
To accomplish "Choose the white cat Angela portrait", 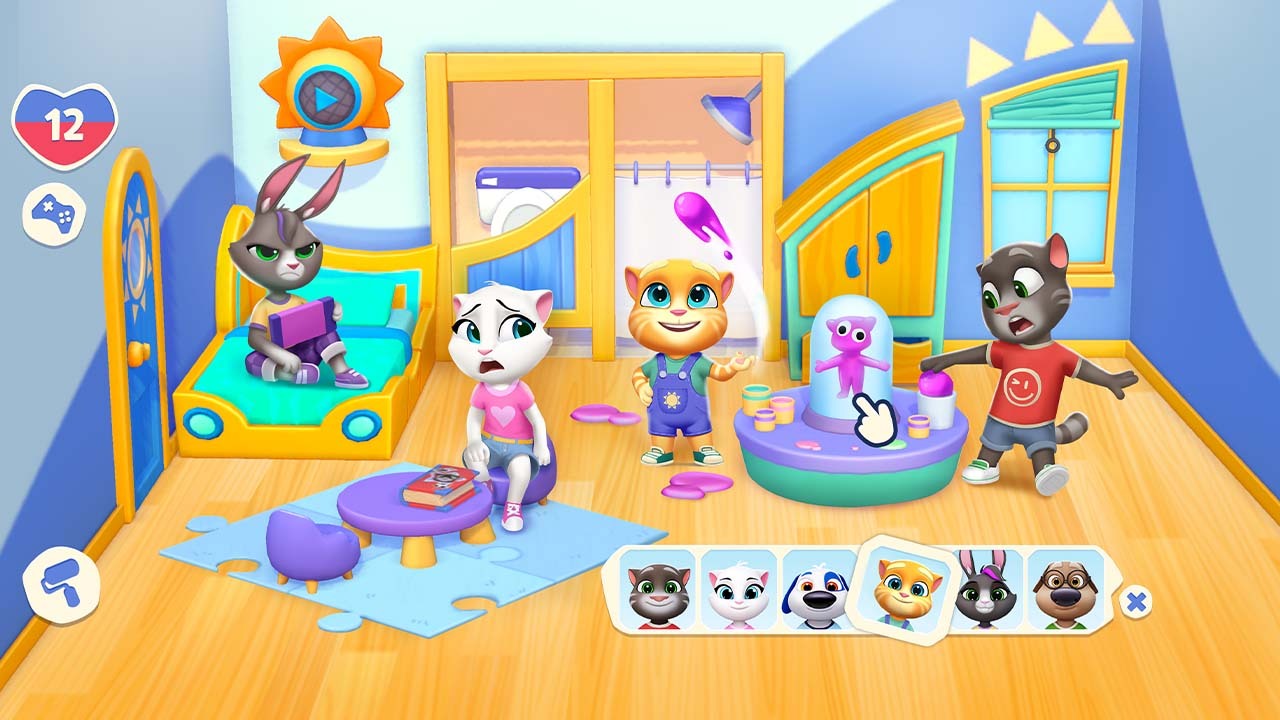I will (738, 592).
